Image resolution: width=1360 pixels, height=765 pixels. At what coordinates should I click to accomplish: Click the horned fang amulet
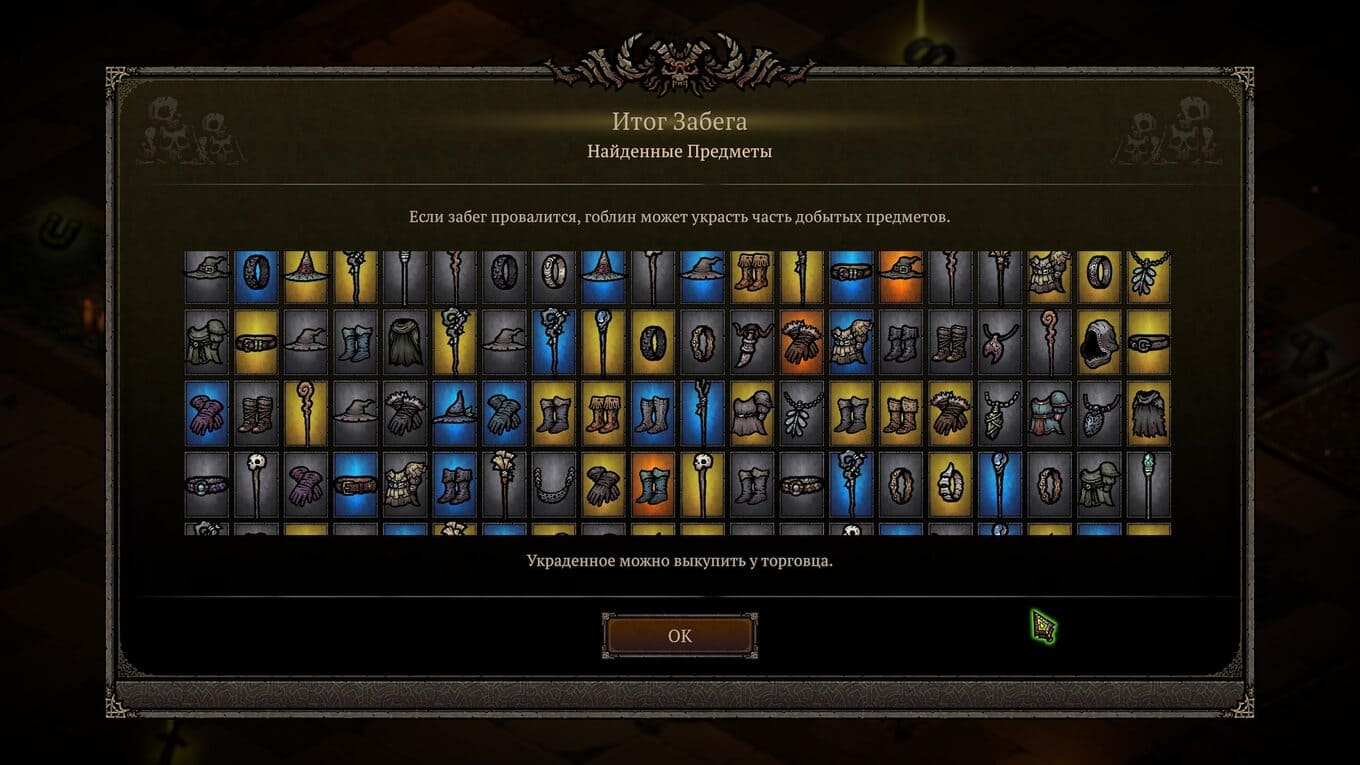click(752, 342)
